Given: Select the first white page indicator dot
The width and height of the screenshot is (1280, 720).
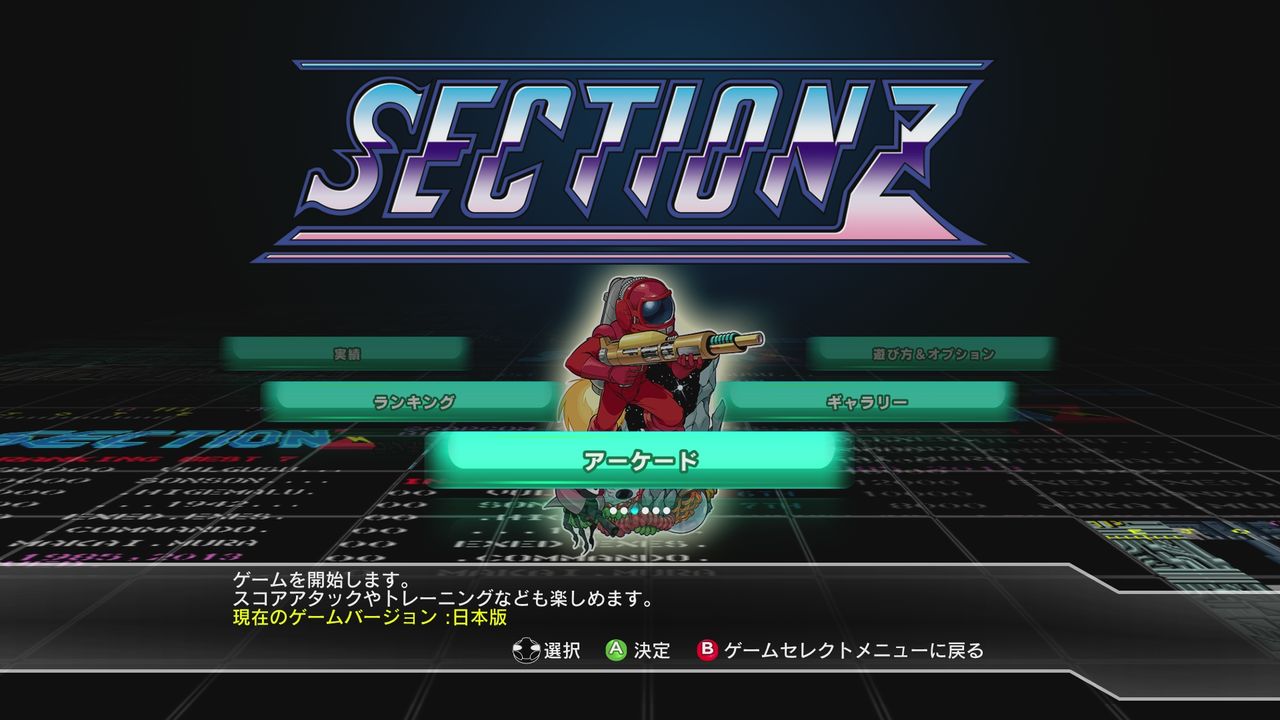Looking at the screenshot, I should point(613,510).
